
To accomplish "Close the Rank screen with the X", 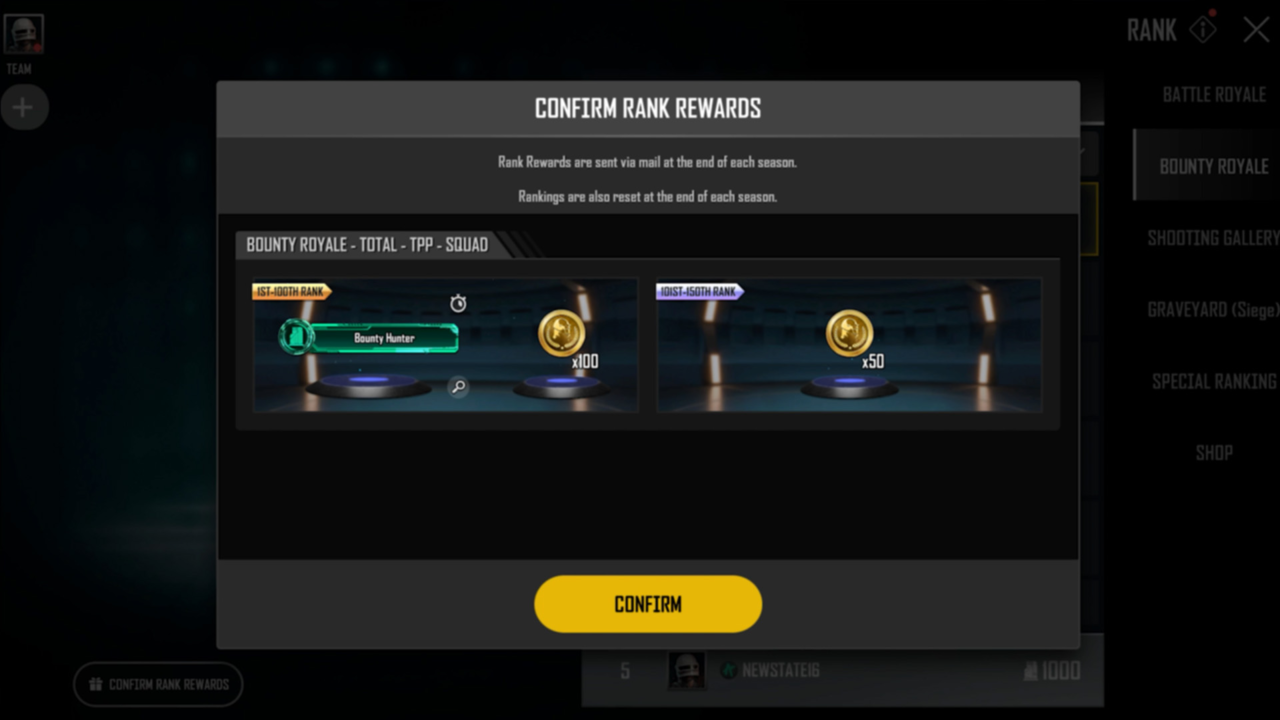I will click(1256, 30).
